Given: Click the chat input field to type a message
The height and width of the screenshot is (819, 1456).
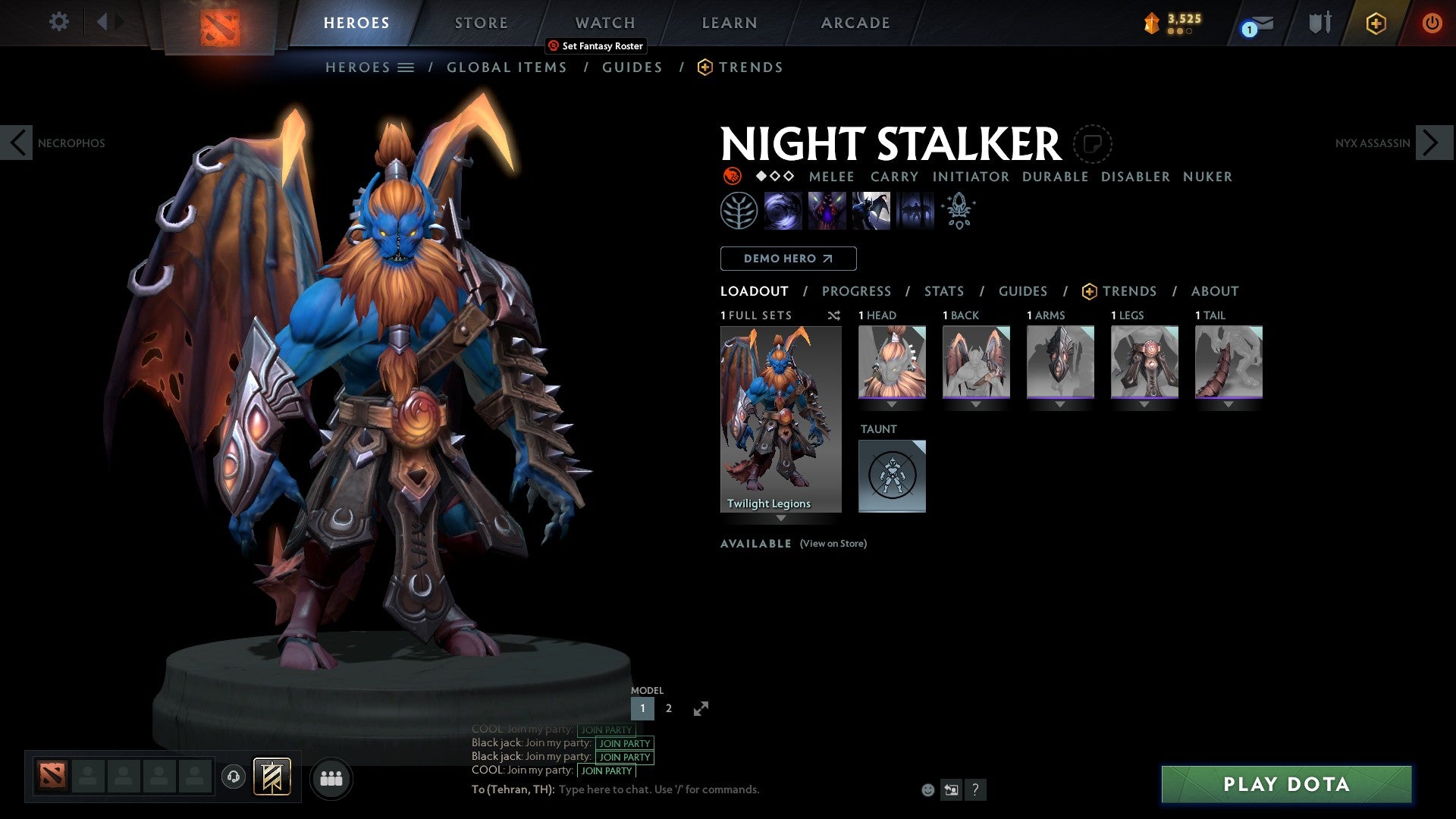Looking at the screenshot, I should (x=682, y=789).
